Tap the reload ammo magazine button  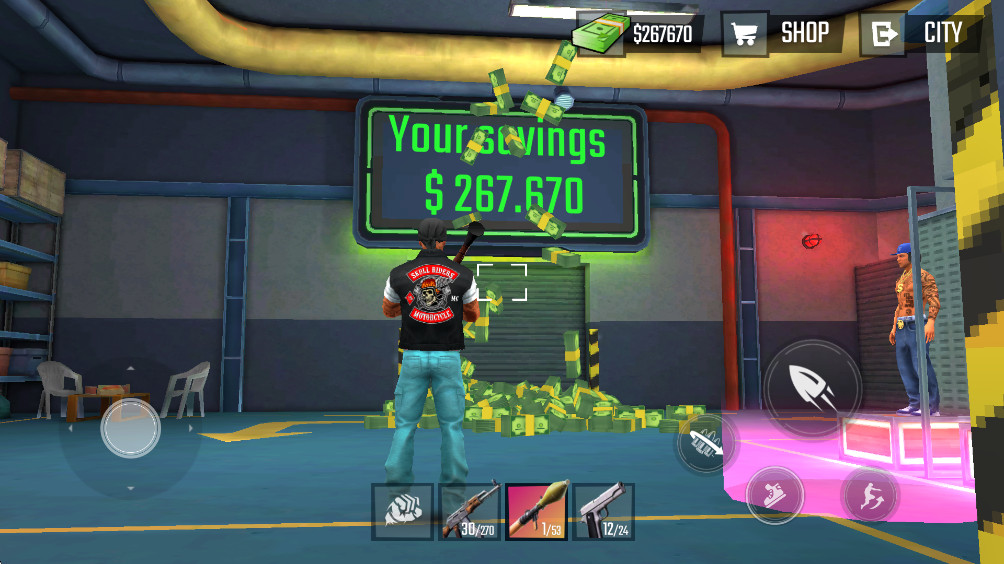tap(706, 443)
